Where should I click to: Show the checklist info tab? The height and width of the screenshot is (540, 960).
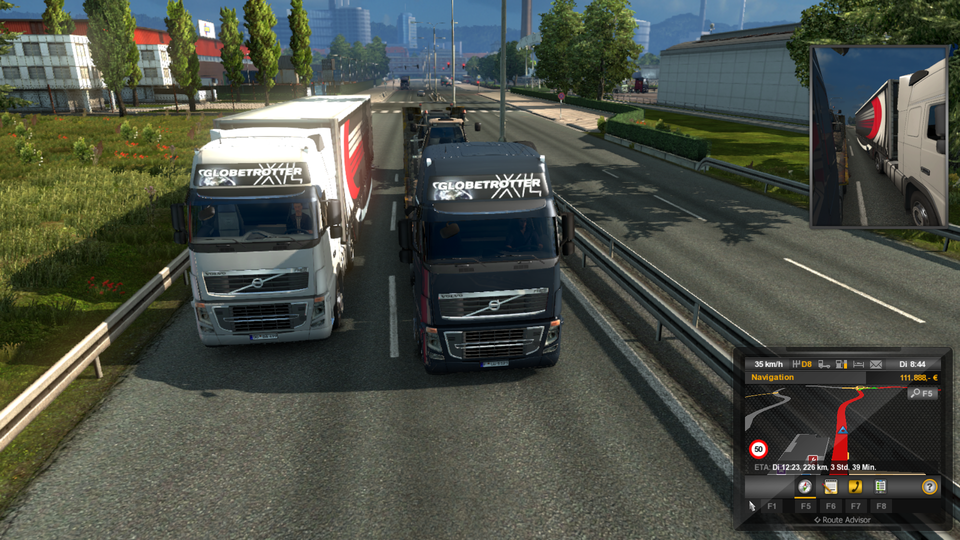pyautogui.click(x=880, y=487)
